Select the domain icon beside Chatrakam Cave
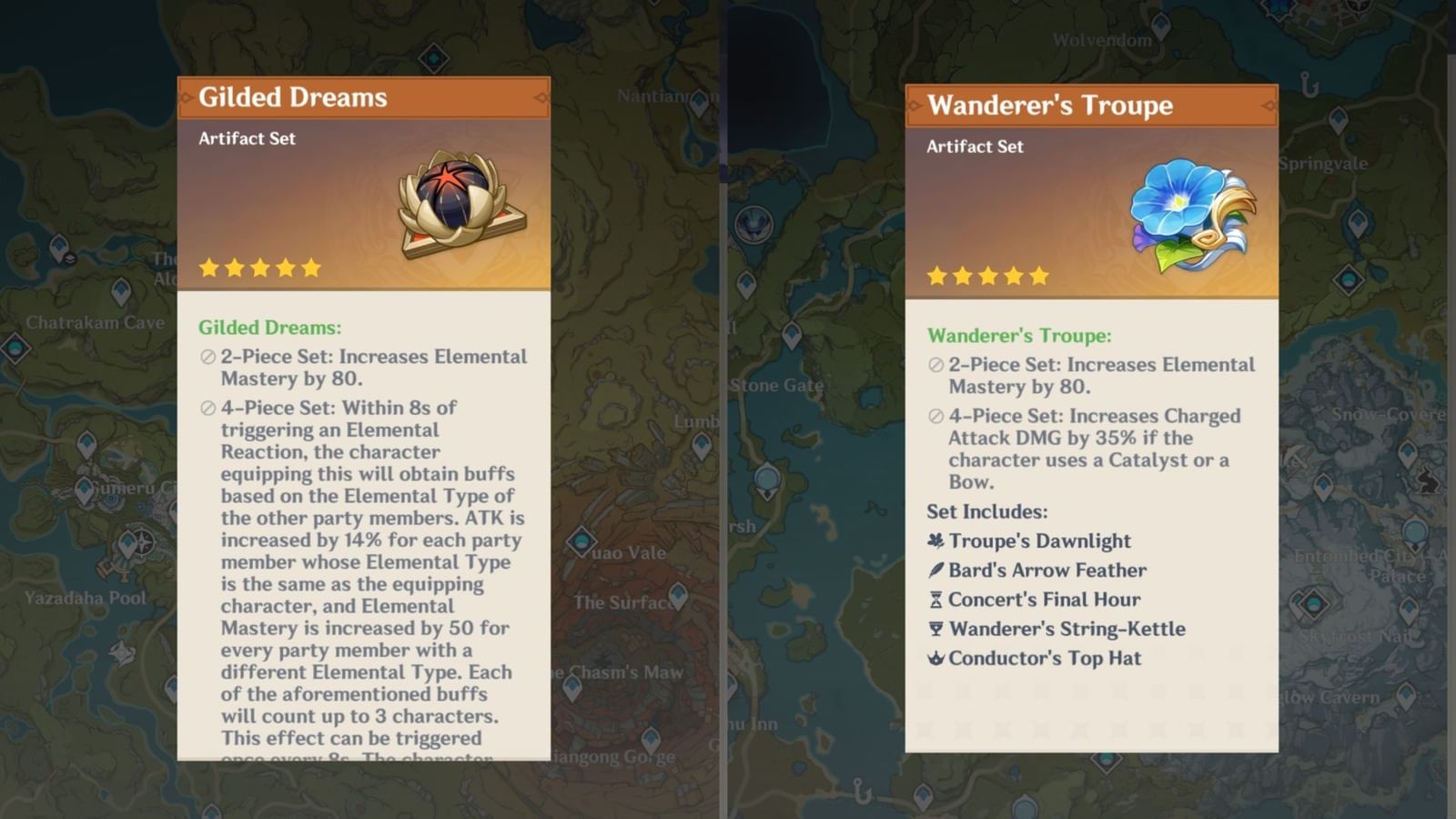This screenshot has height=819, width=1456. pyautogui.click(x=14, y=349)
